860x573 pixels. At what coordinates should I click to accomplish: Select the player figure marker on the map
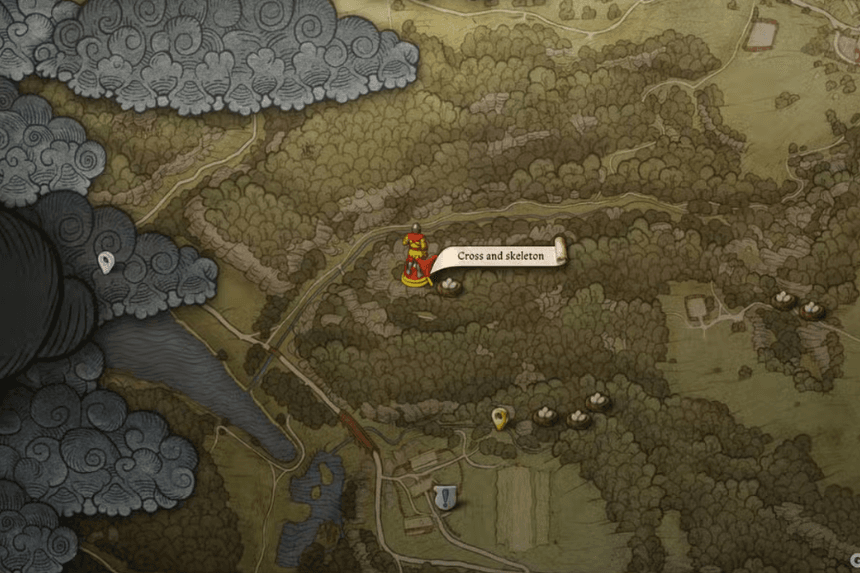[414, 259]
